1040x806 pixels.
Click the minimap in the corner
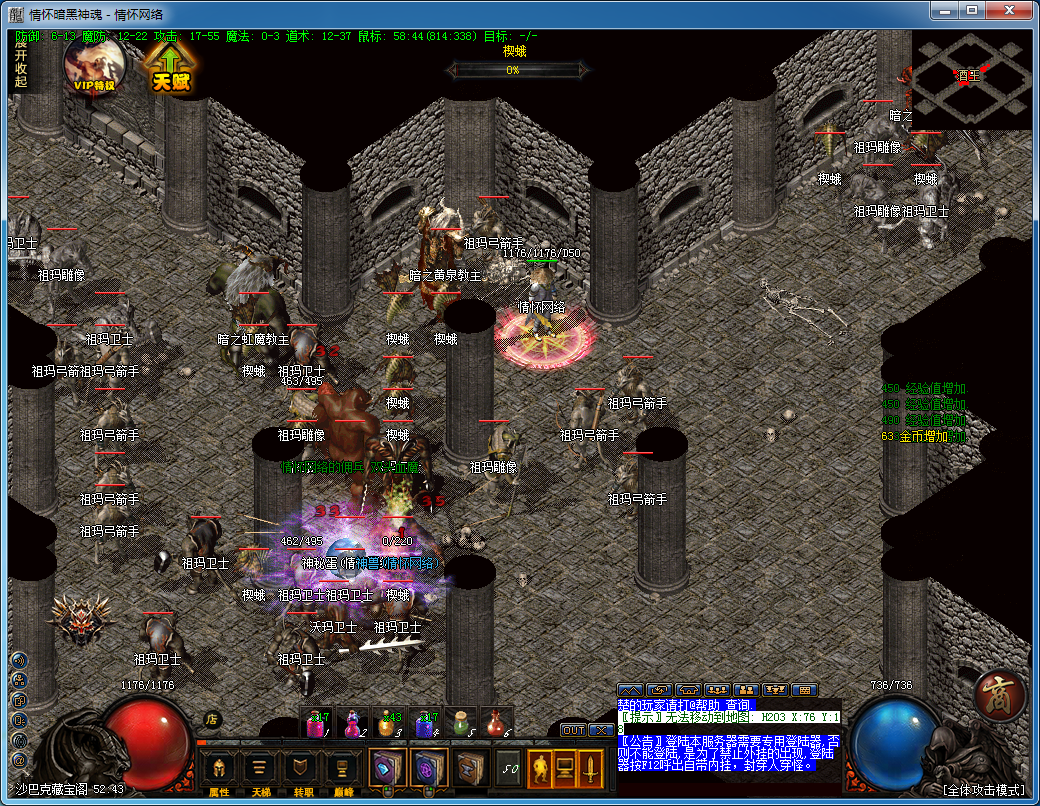tap(970, 82)
